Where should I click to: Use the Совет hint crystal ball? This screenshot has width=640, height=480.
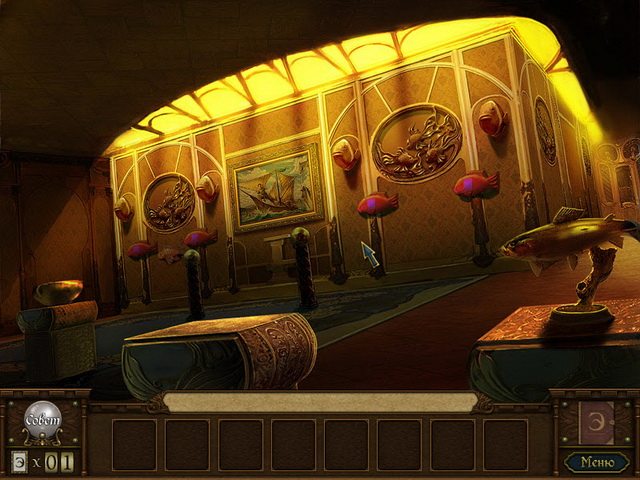coord(41,419)
